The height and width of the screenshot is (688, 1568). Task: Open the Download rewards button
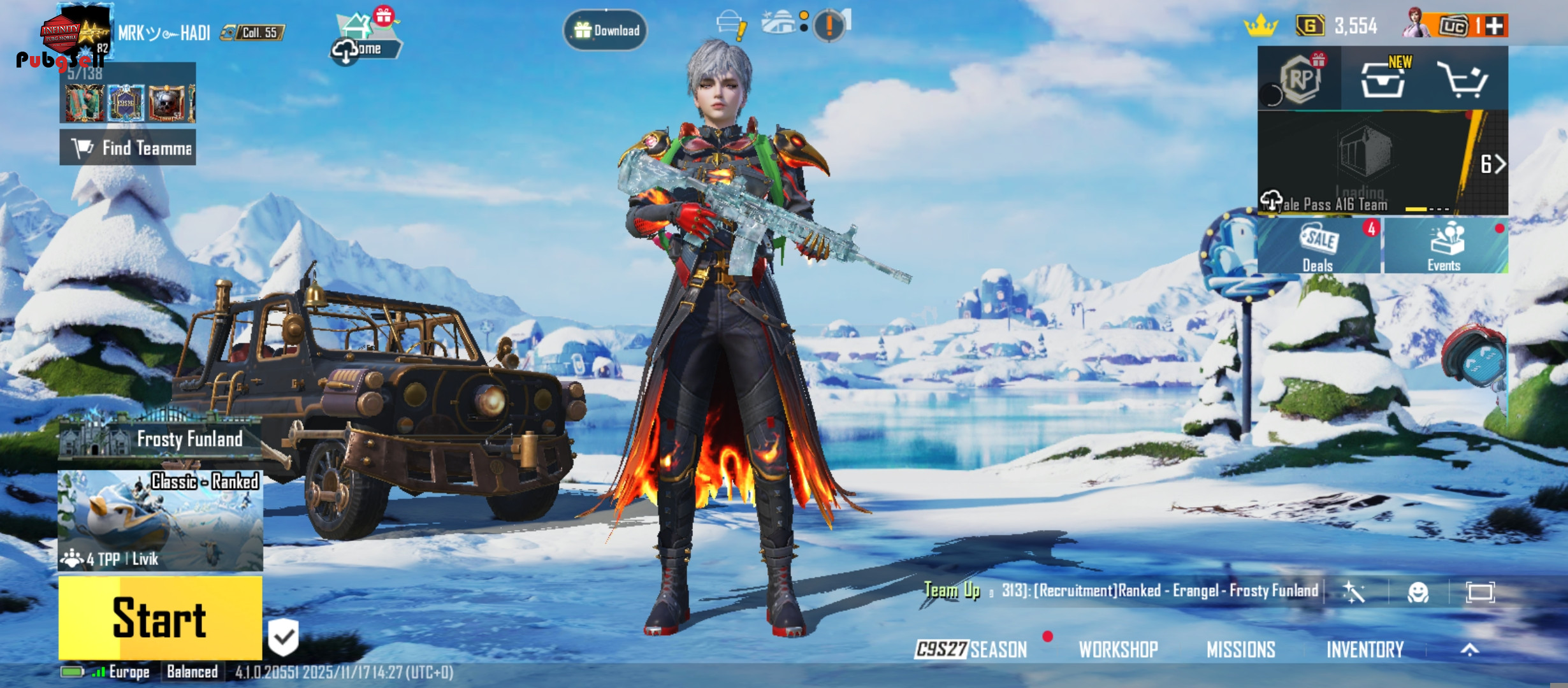point(606,30)
